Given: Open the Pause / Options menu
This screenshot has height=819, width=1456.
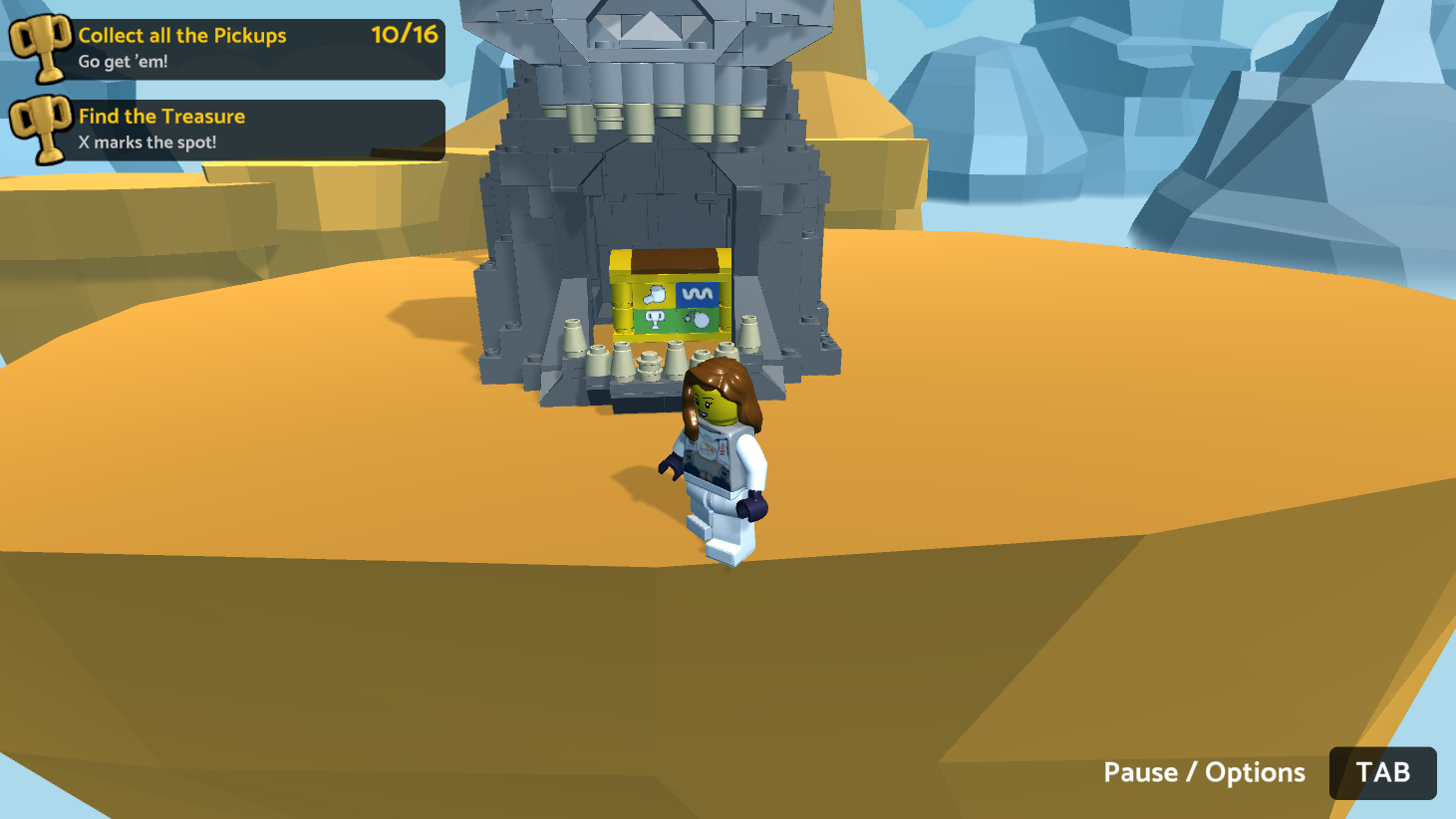Looking at the screenshot, I should 1381,772.
